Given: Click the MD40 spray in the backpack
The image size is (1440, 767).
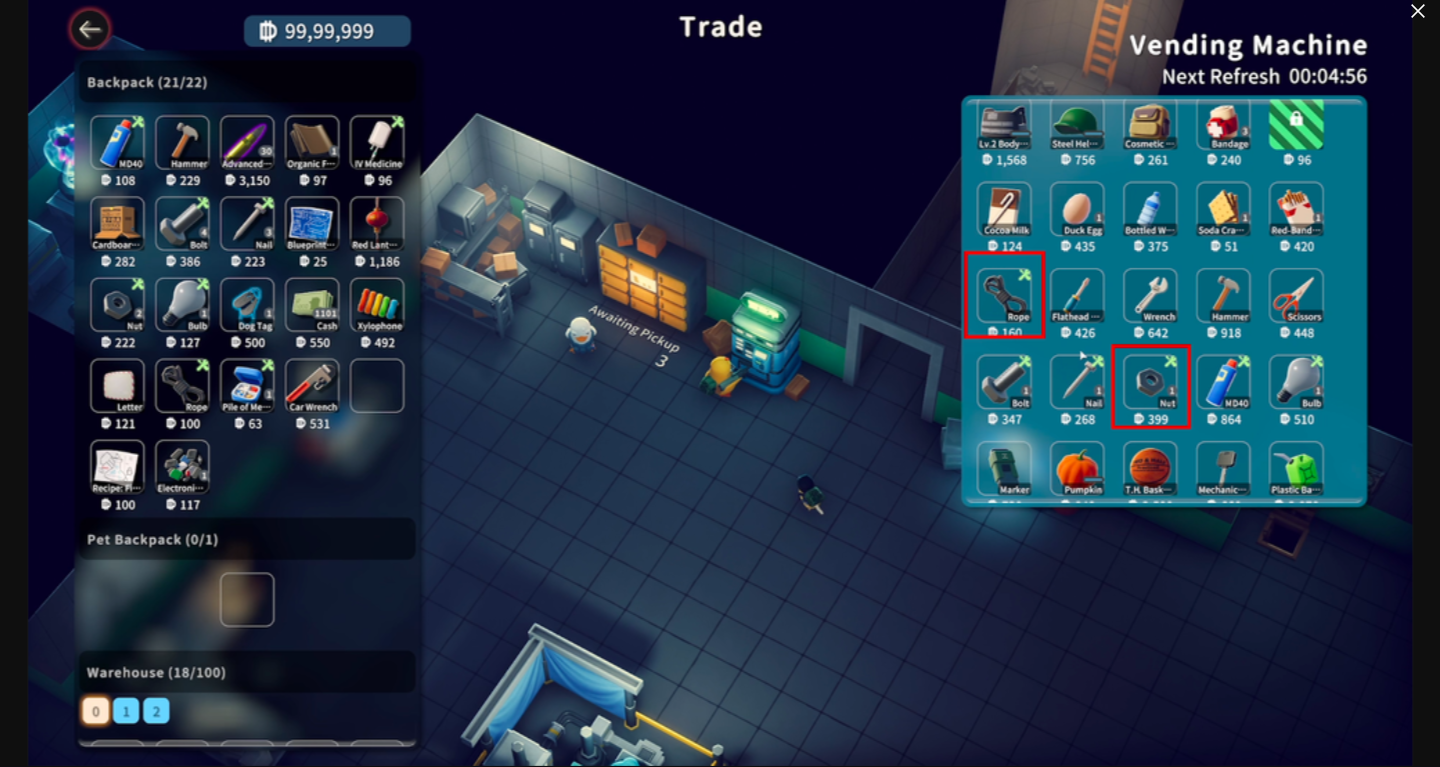Looking at the screenshot, I should tap(117, 140).
